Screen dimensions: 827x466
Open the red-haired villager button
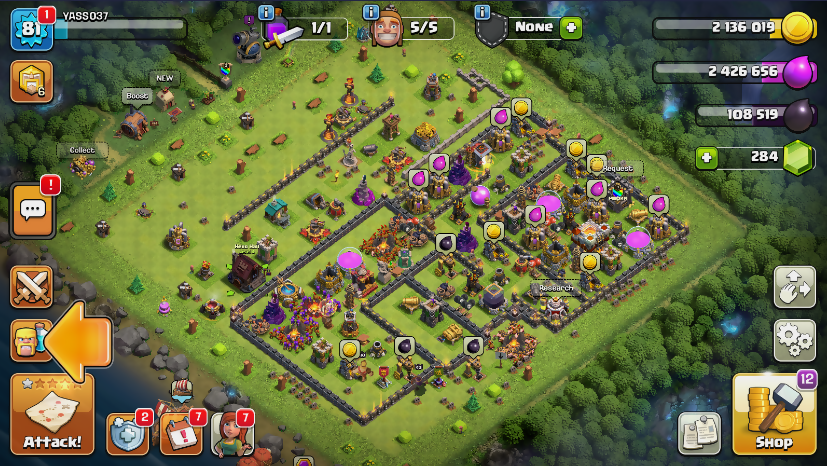231,434
